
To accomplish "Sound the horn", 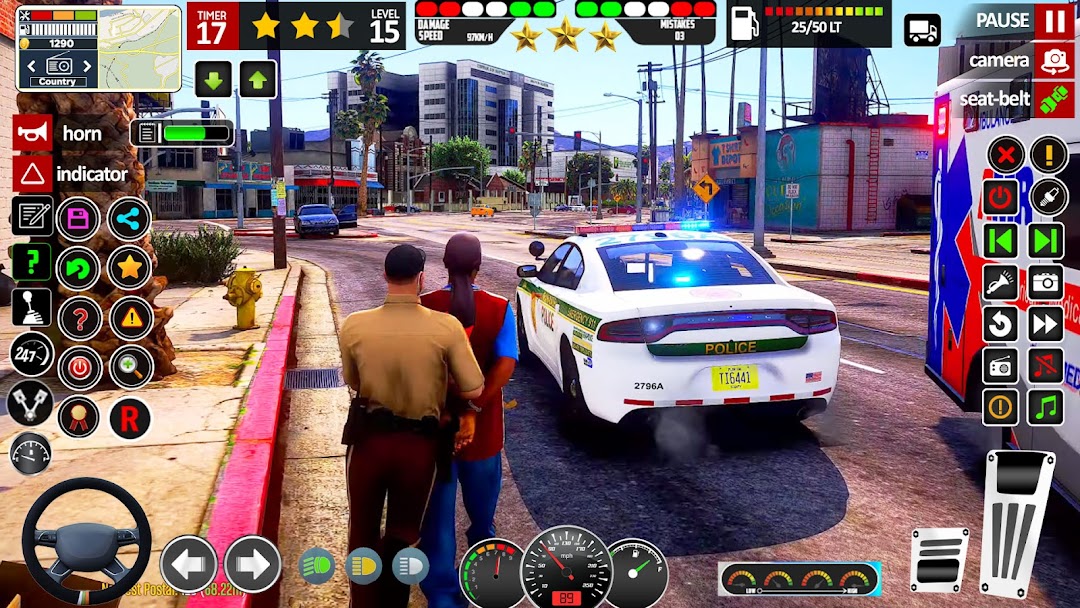I will tap(33, 133).
